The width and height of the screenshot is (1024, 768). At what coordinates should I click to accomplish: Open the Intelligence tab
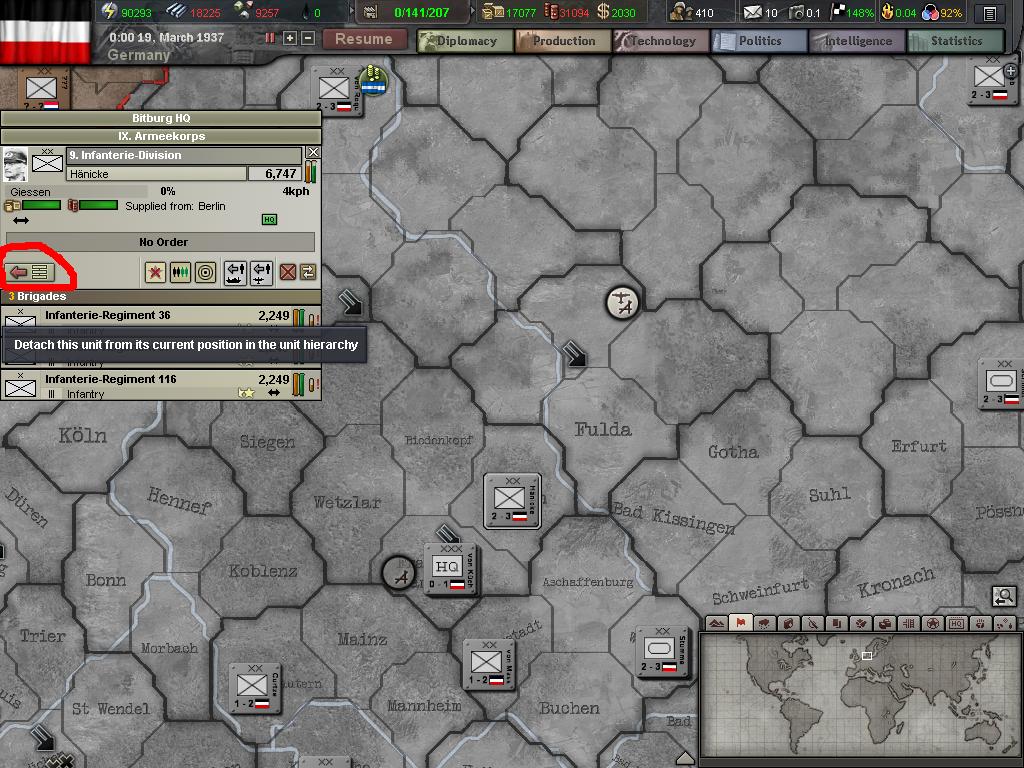(x=858, y=41)
